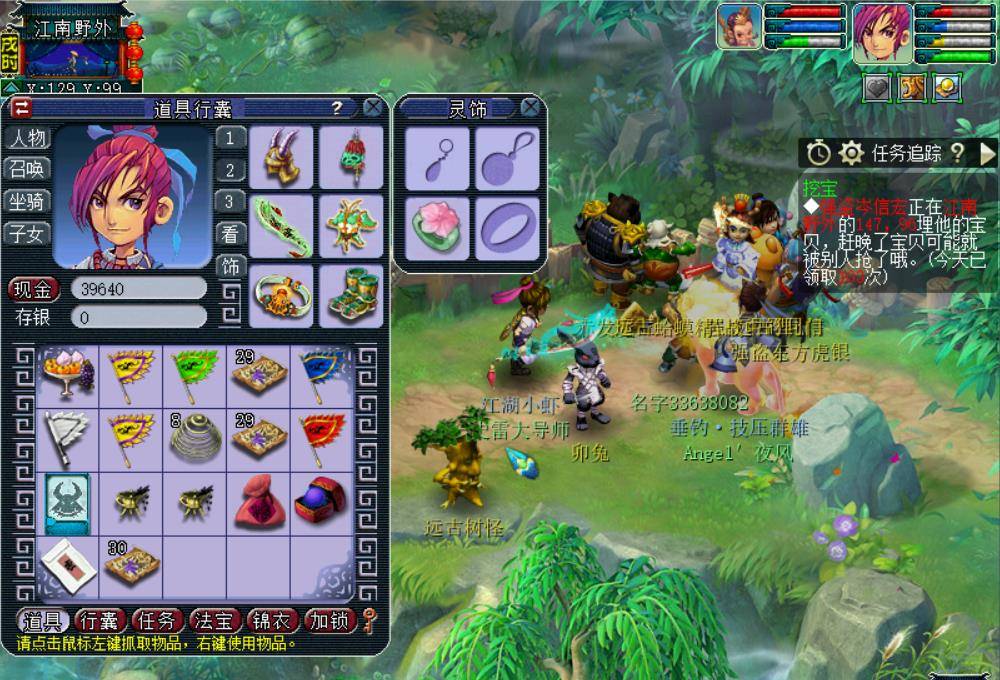Viewport: 1000px width, 680px height.
Task: Grab the red pouch item
Action: point(259,502)
